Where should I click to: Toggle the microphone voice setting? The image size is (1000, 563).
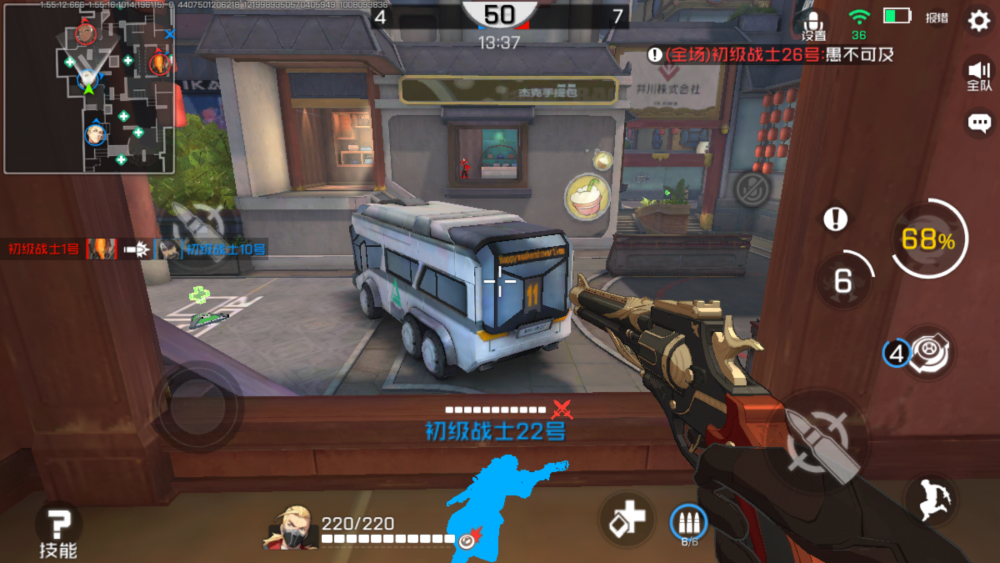[813, 24]
